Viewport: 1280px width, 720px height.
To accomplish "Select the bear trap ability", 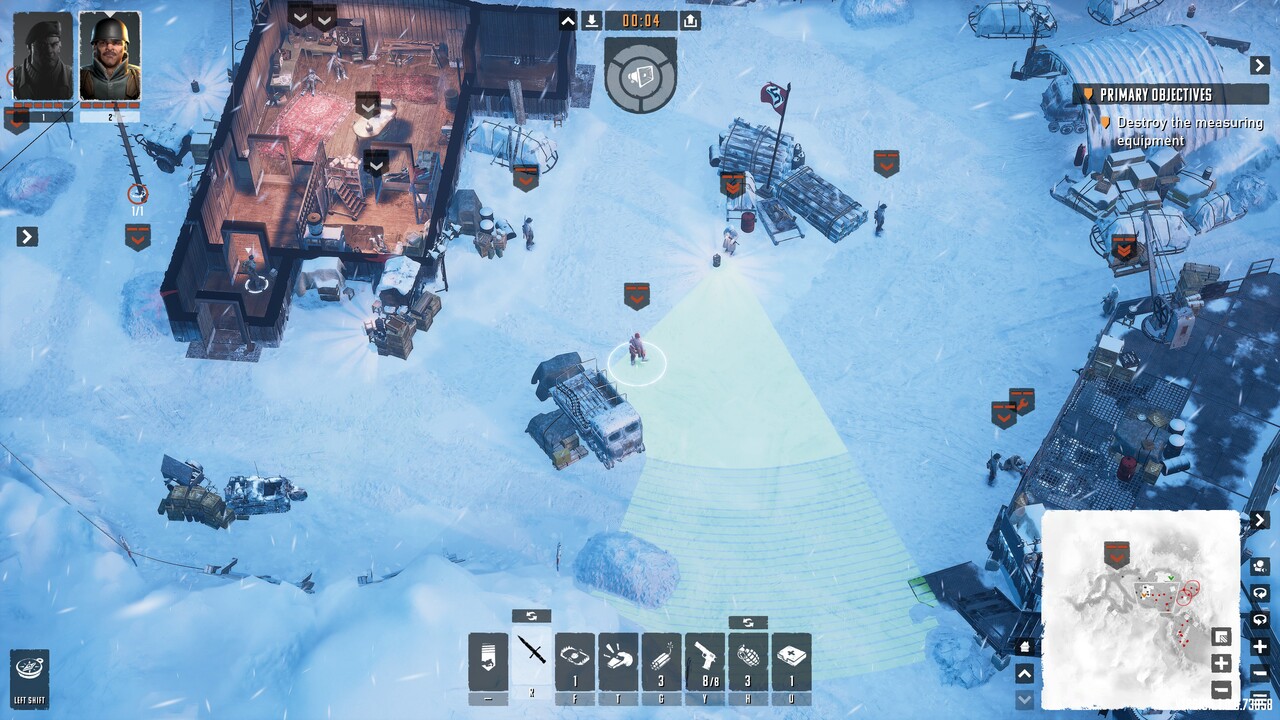I will 575,660.
